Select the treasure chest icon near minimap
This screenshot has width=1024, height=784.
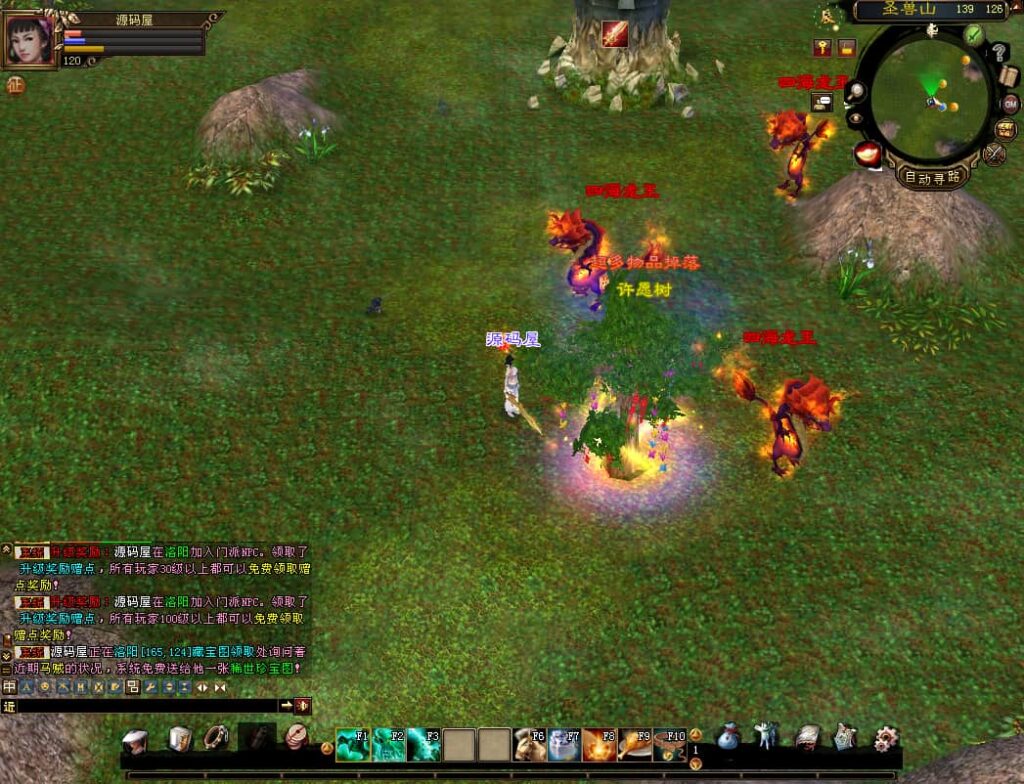pyautogui.click(x=1005, y=130)
